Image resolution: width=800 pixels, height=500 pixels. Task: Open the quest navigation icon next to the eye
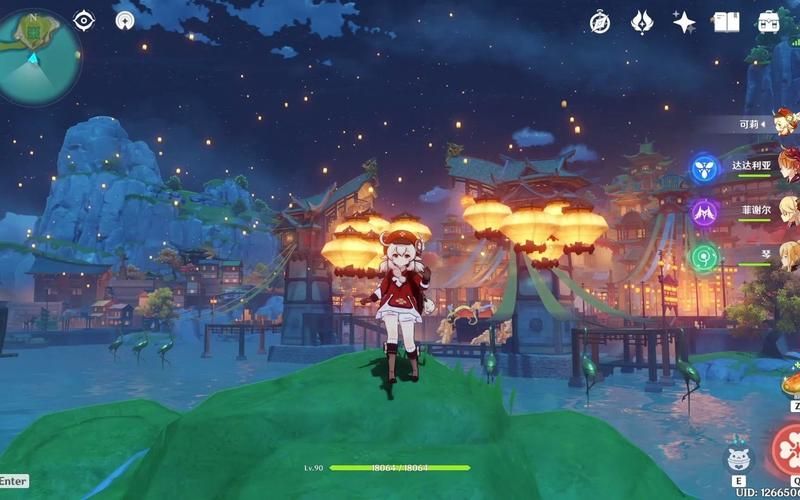(125, 20)
